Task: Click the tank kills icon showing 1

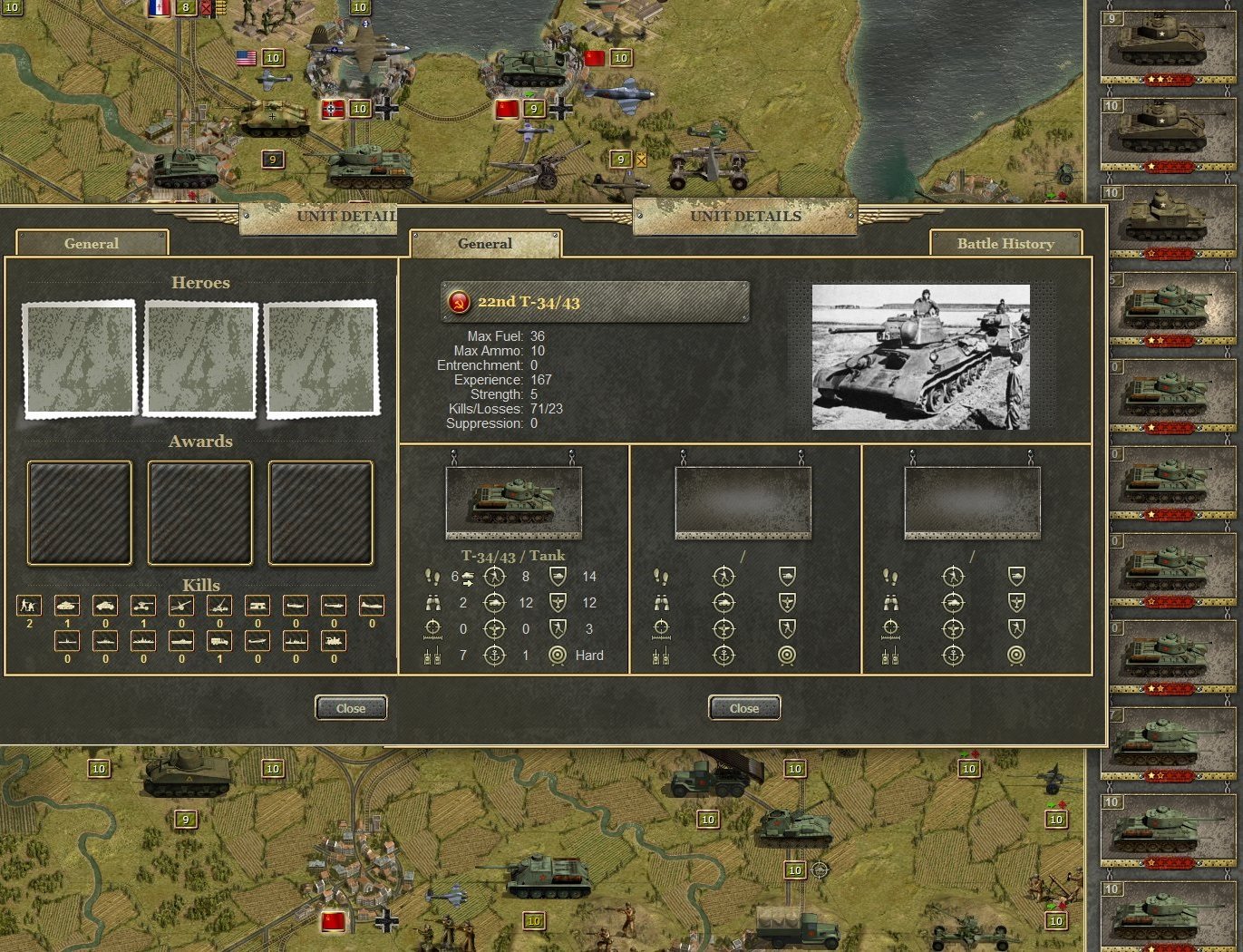Action: click(x=67, y=605)
